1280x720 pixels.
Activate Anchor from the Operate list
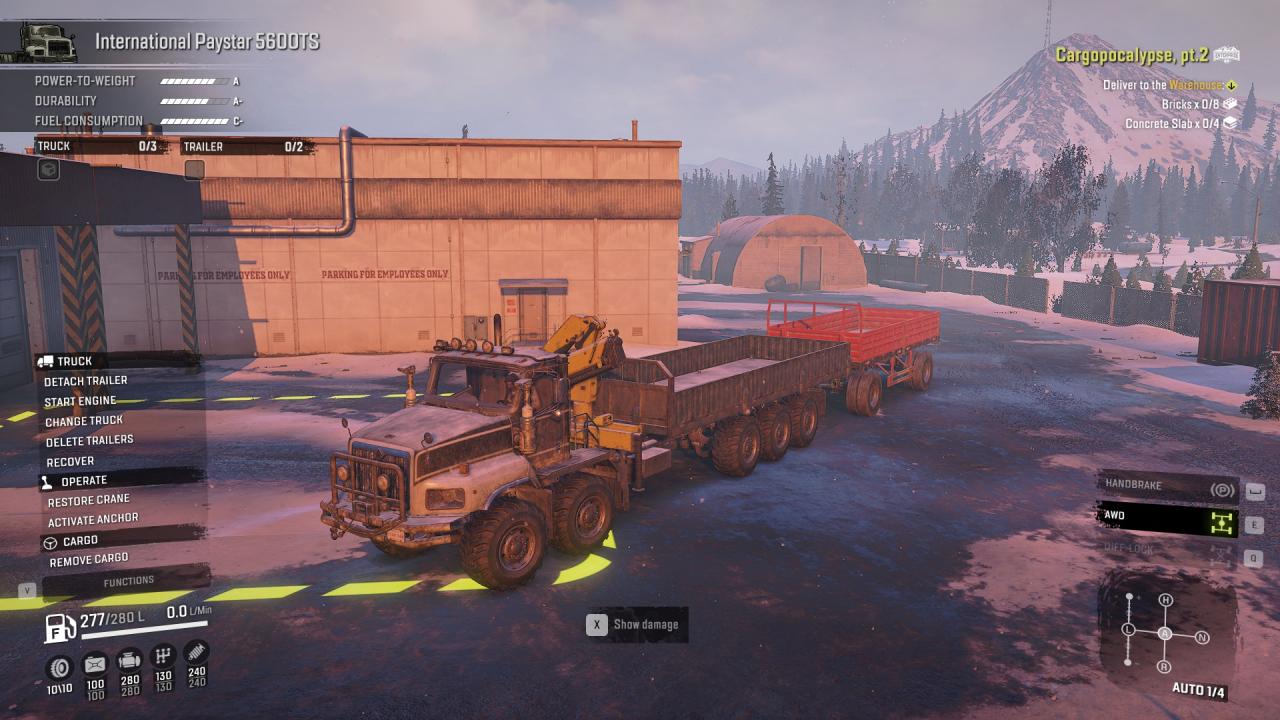pyautogui.click(x=93, y=520)
